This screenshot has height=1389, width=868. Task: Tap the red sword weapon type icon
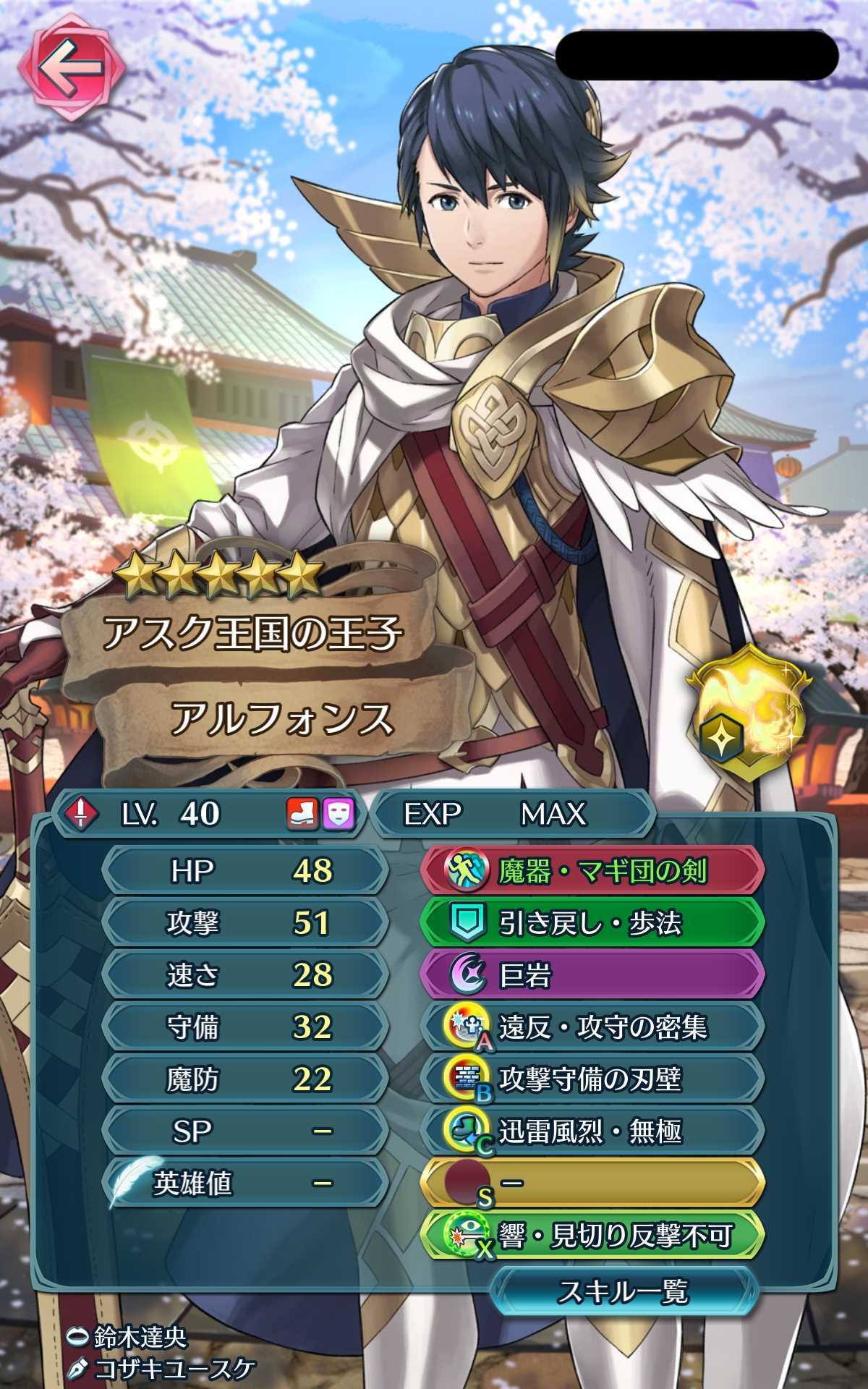tap(81, 814)
